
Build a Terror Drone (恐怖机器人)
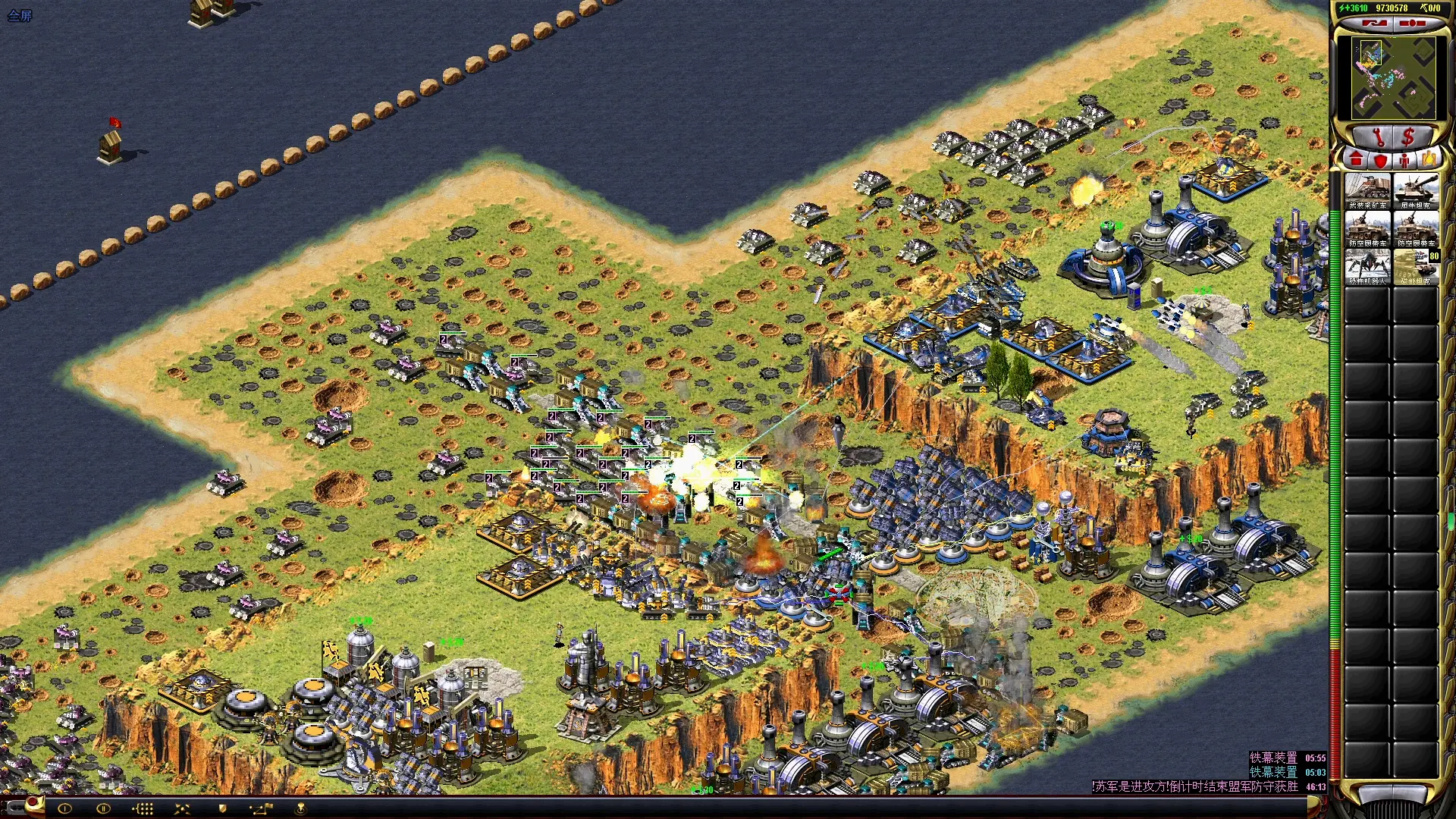1368,267
